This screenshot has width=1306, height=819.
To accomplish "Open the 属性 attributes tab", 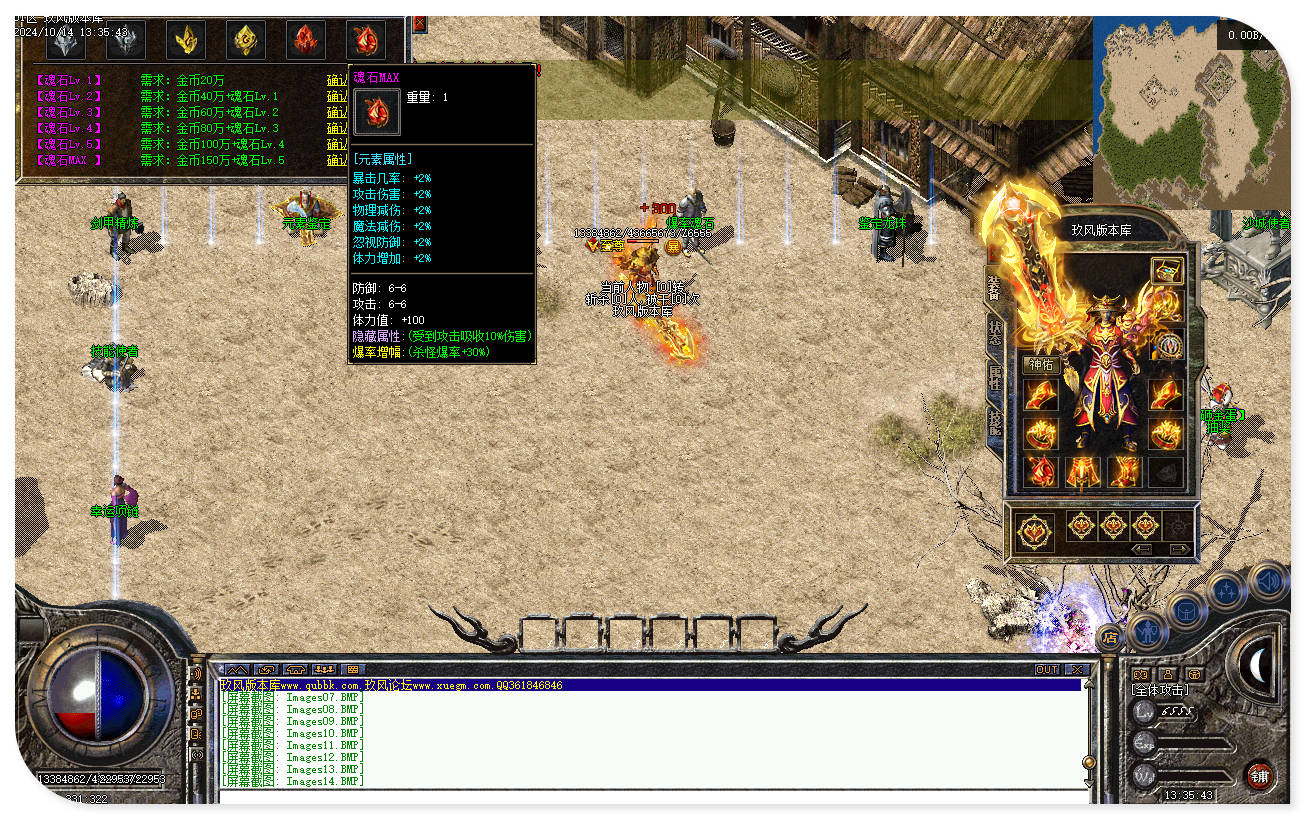I will point(994,378).
